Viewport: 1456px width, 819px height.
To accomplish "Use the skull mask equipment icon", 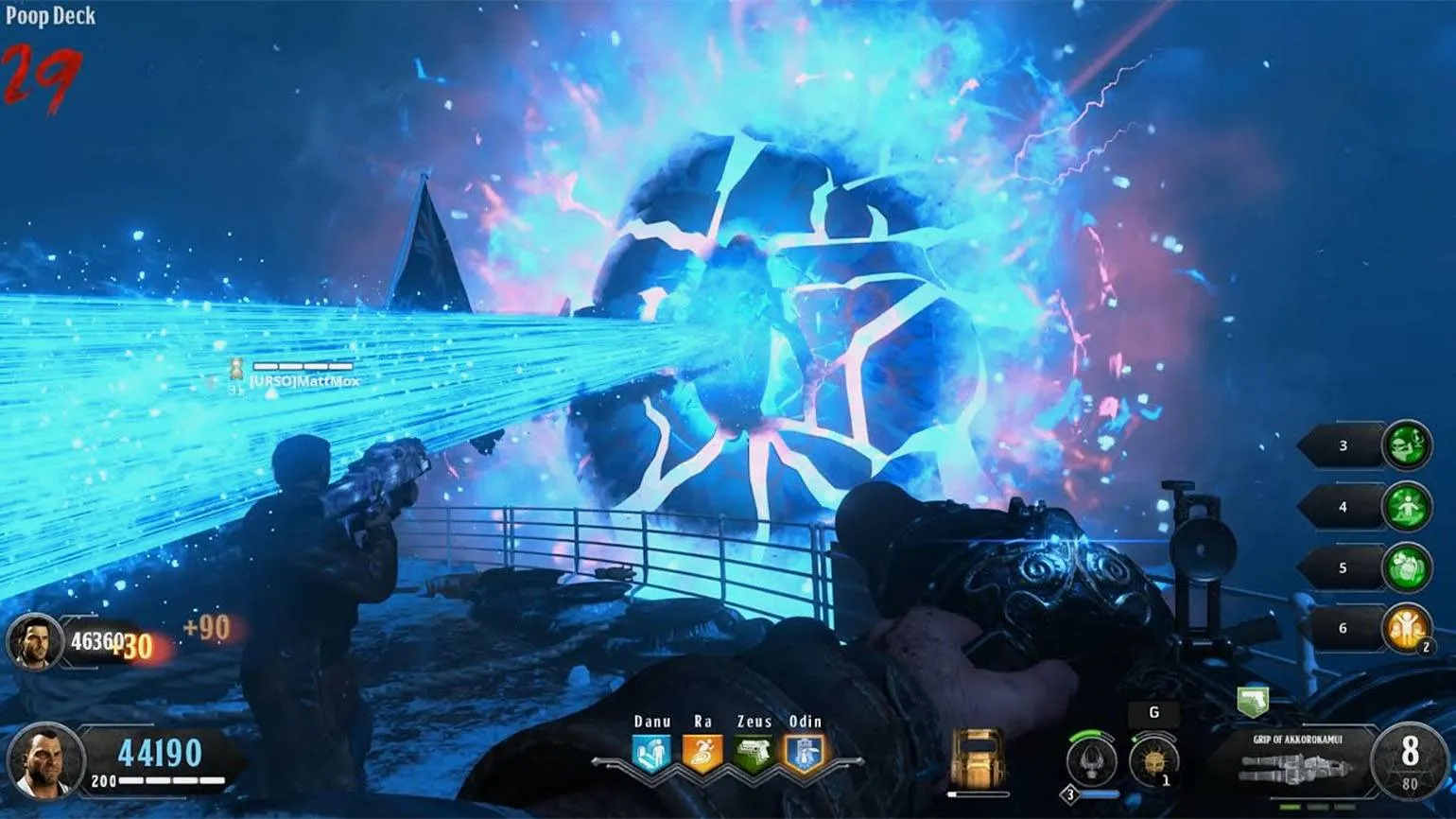I will click(1153, 759).
